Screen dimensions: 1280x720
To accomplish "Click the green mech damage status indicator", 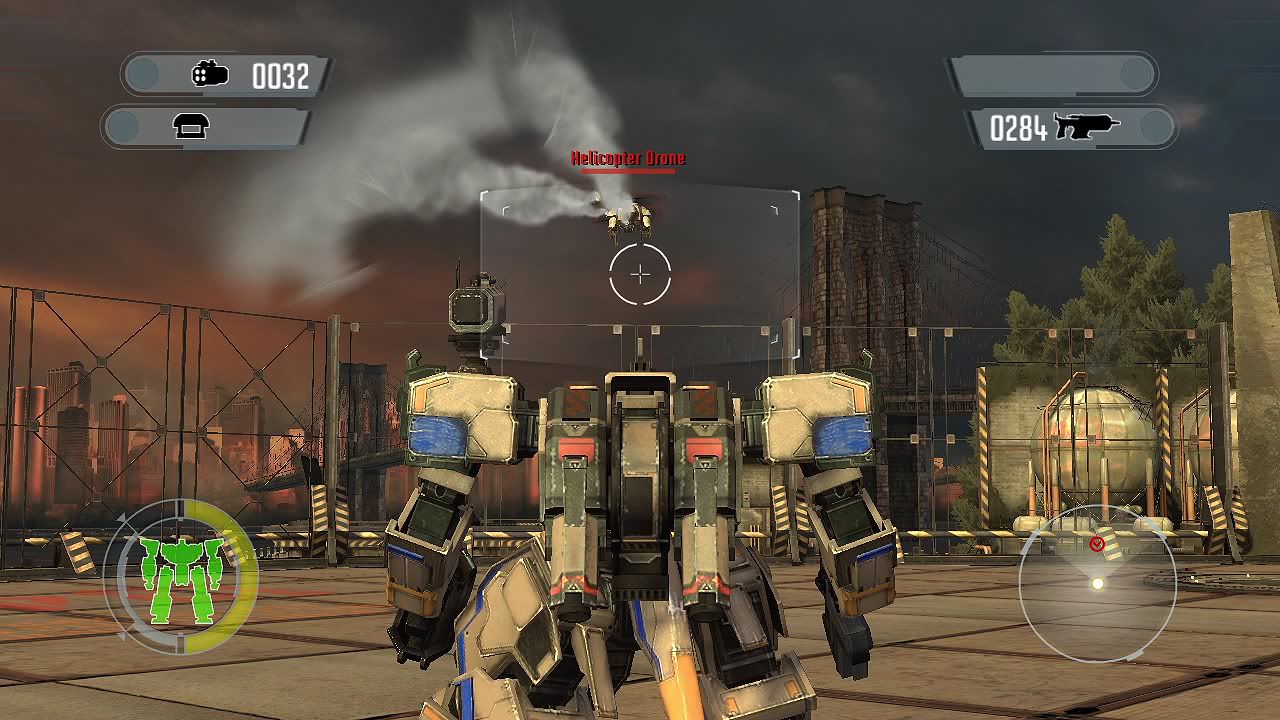I will point(180,578).
